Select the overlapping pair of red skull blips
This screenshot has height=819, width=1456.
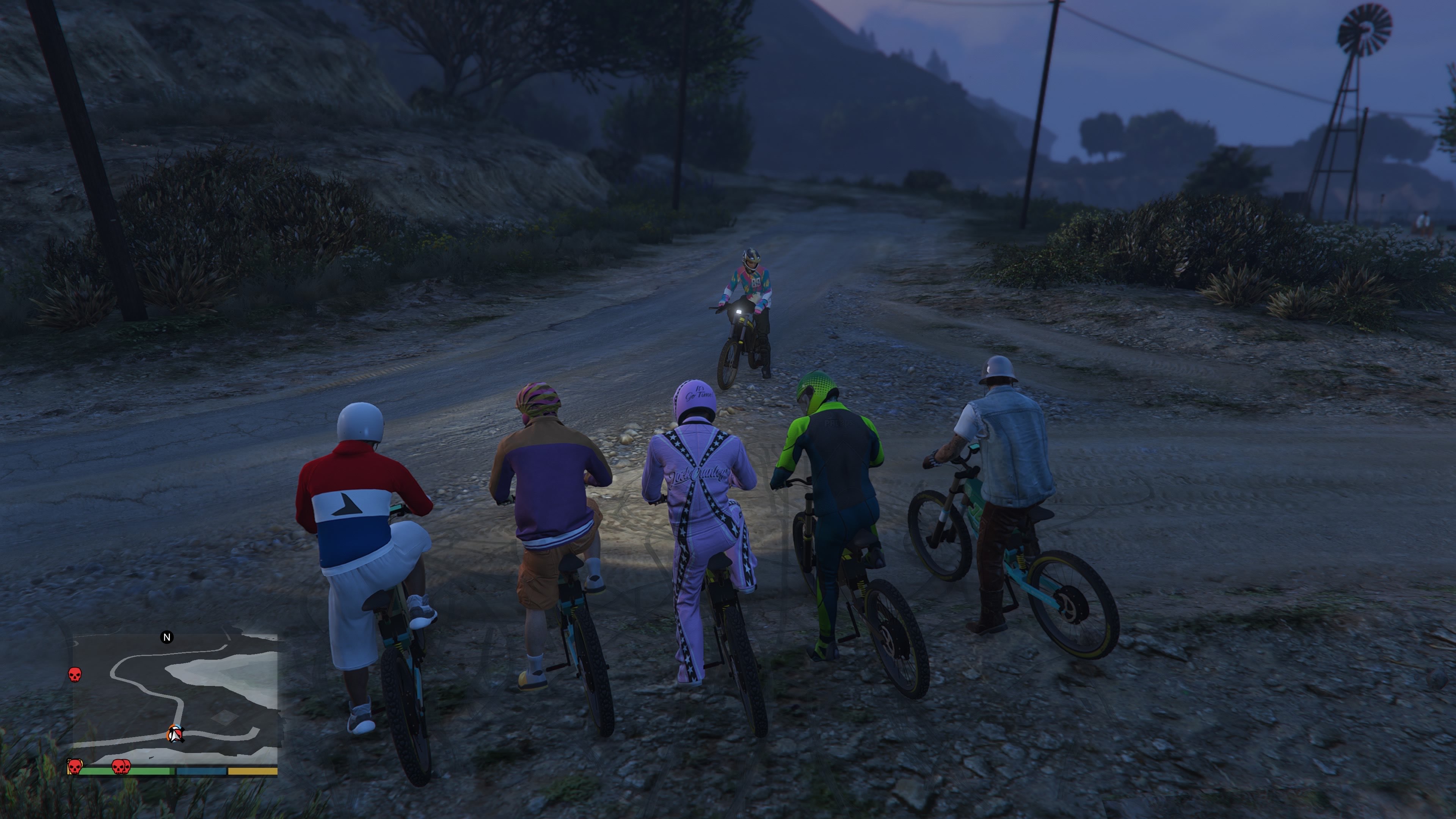pyautogui.click(x=121, y=767)
